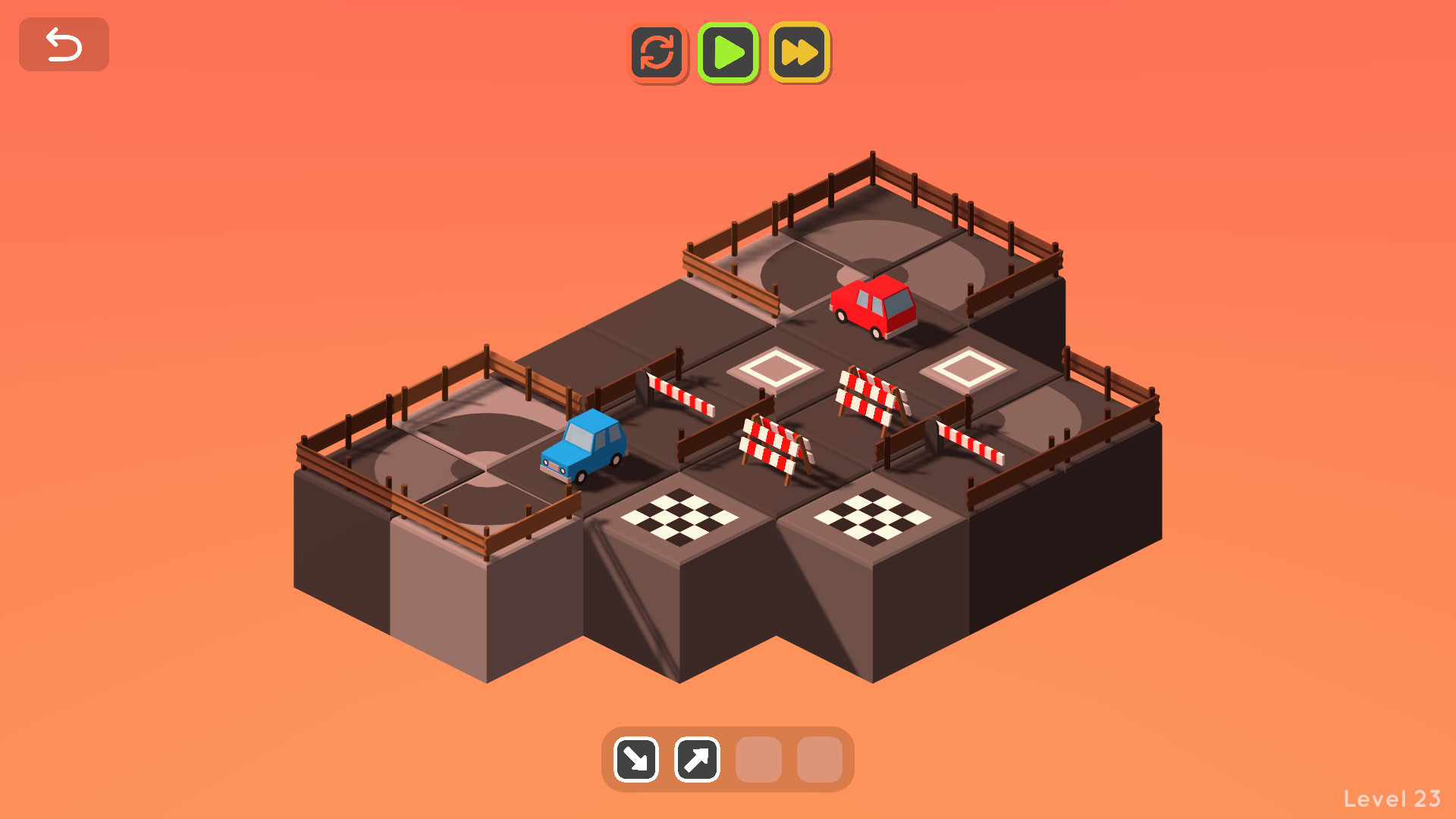This screenshot has width=1456, height=819.
Task: Select the up-right arrow command tile
Action: [697, 759]
